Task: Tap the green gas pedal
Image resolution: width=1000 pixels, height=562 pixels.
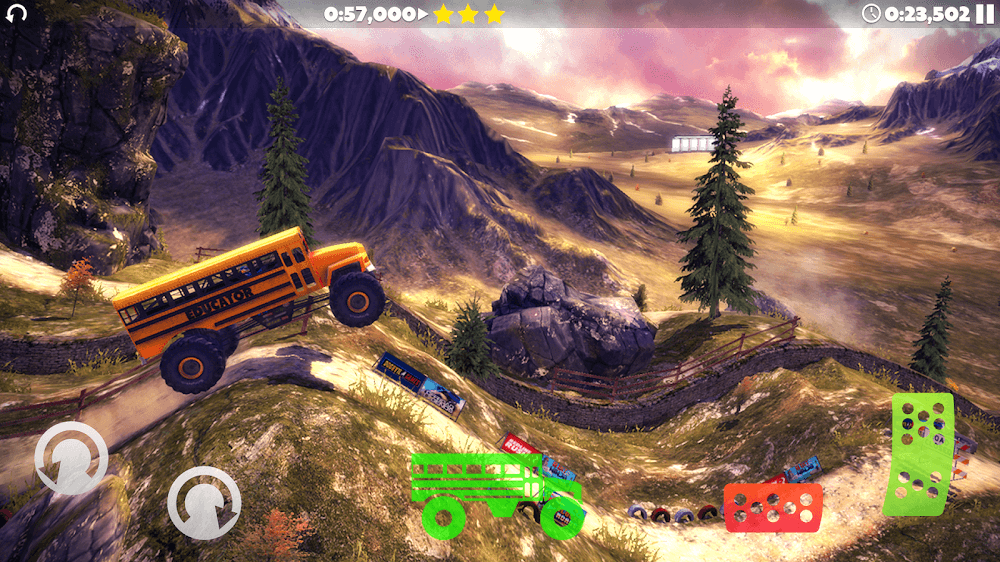Action: 919,454
